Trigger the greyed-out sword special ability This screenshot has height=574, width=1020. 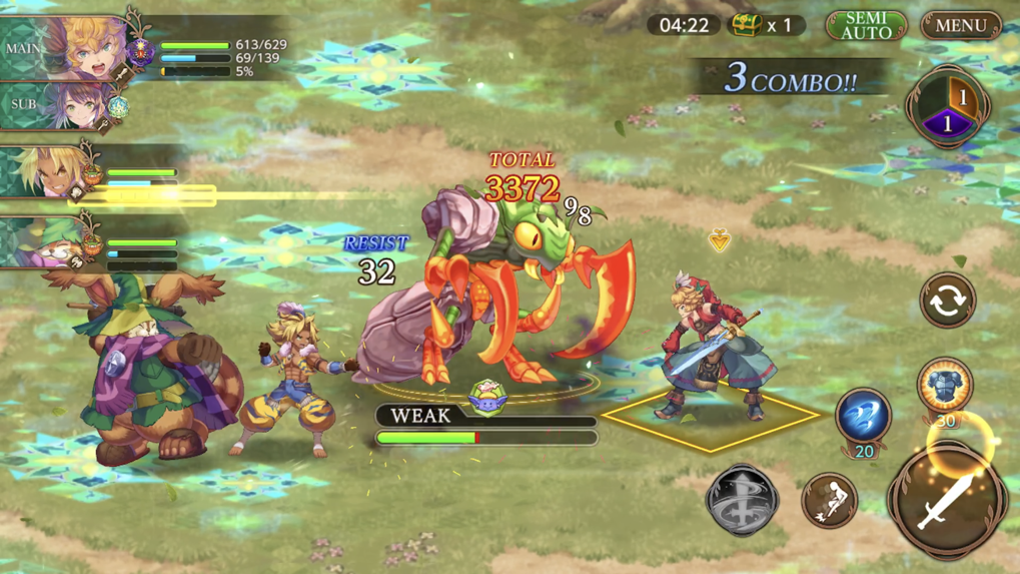point(742,501)
